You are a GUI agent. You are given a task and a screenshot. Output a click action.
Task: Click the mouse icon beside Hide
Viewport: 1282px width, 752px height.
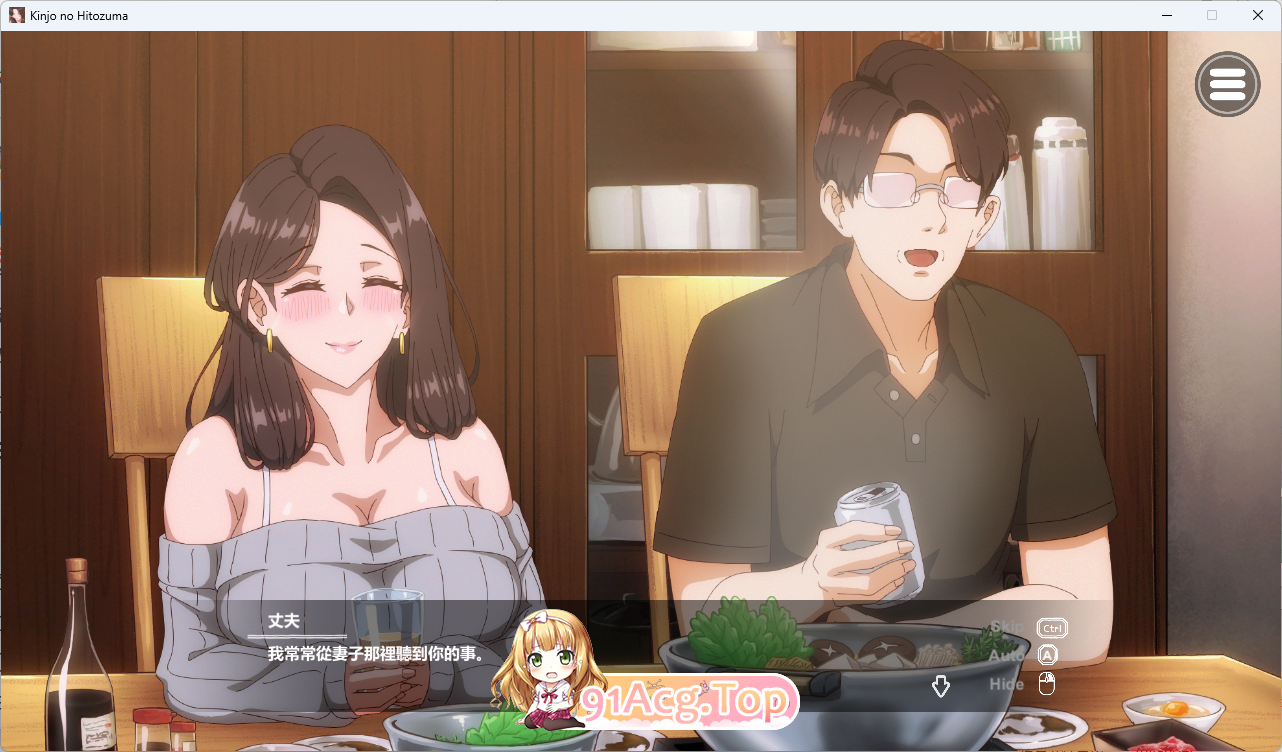(1048, 683)
